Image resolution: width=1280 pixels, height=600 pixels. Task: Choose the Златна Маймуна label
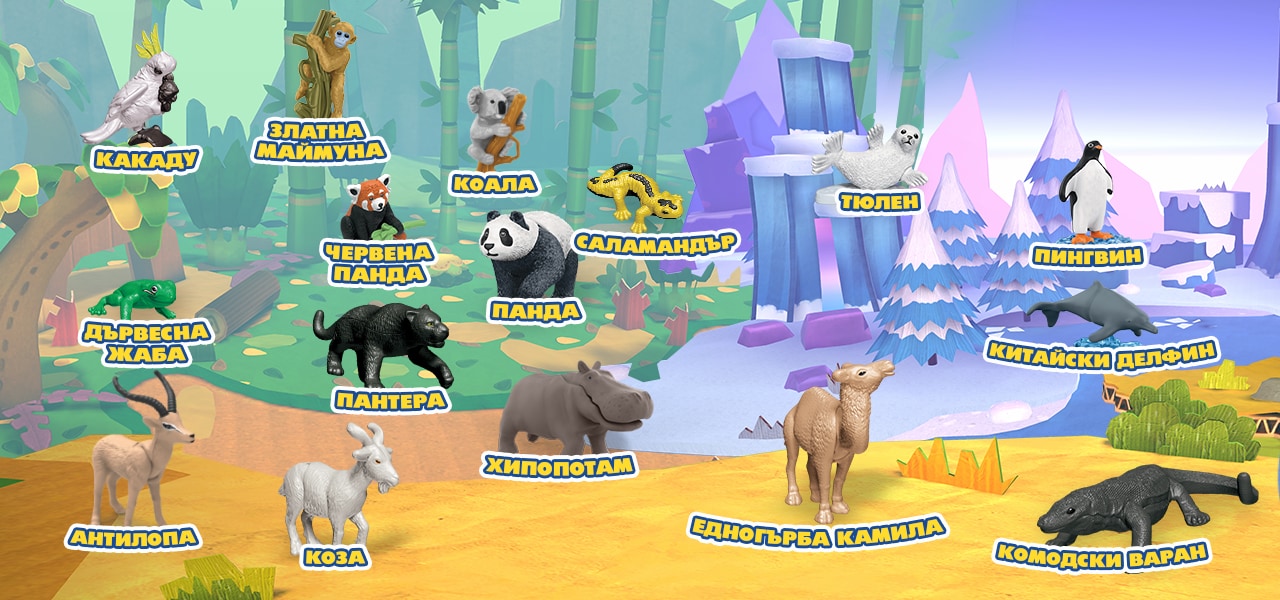click(318, 140)
